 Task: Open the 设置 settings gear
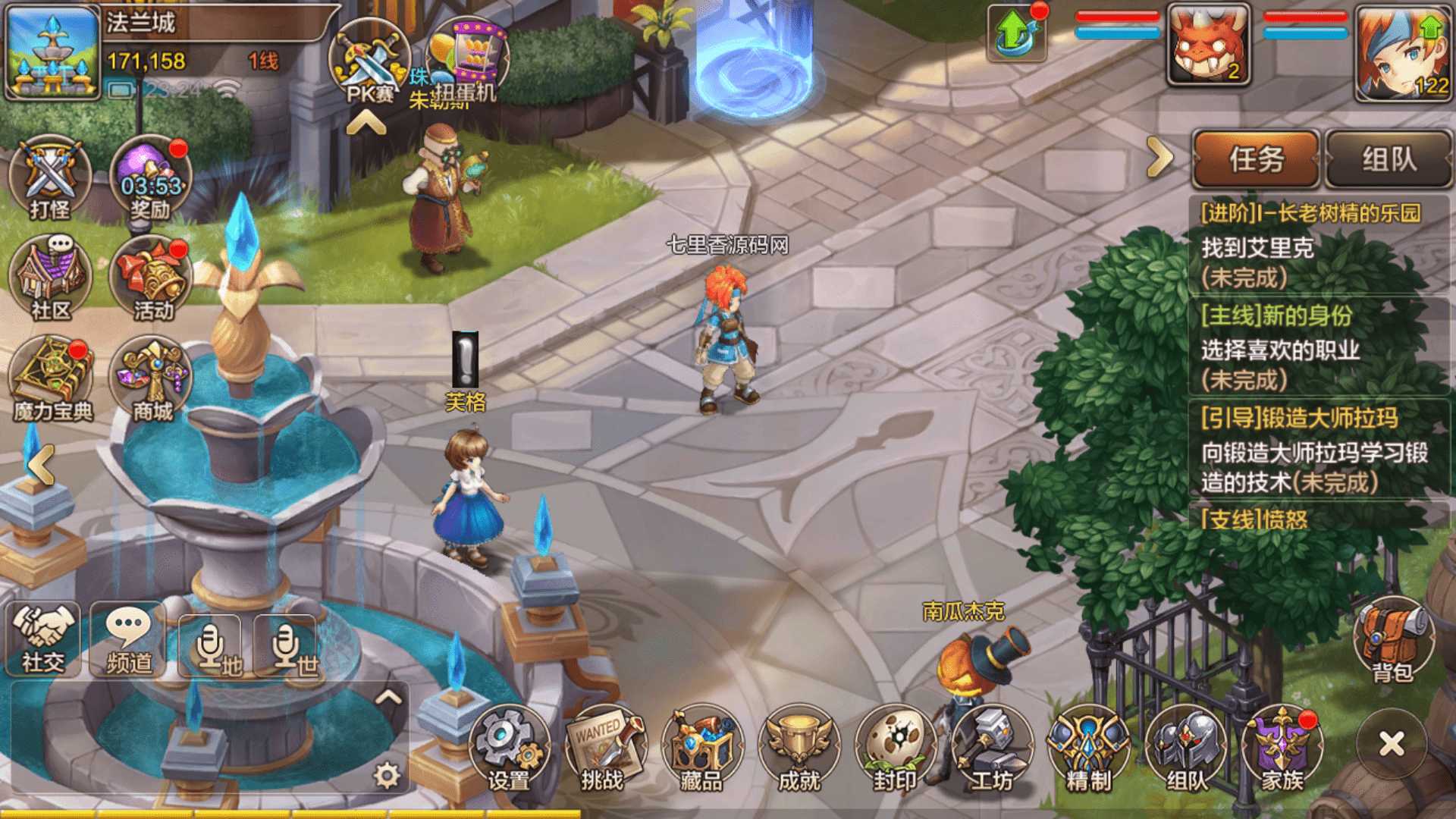pos(508,748)
